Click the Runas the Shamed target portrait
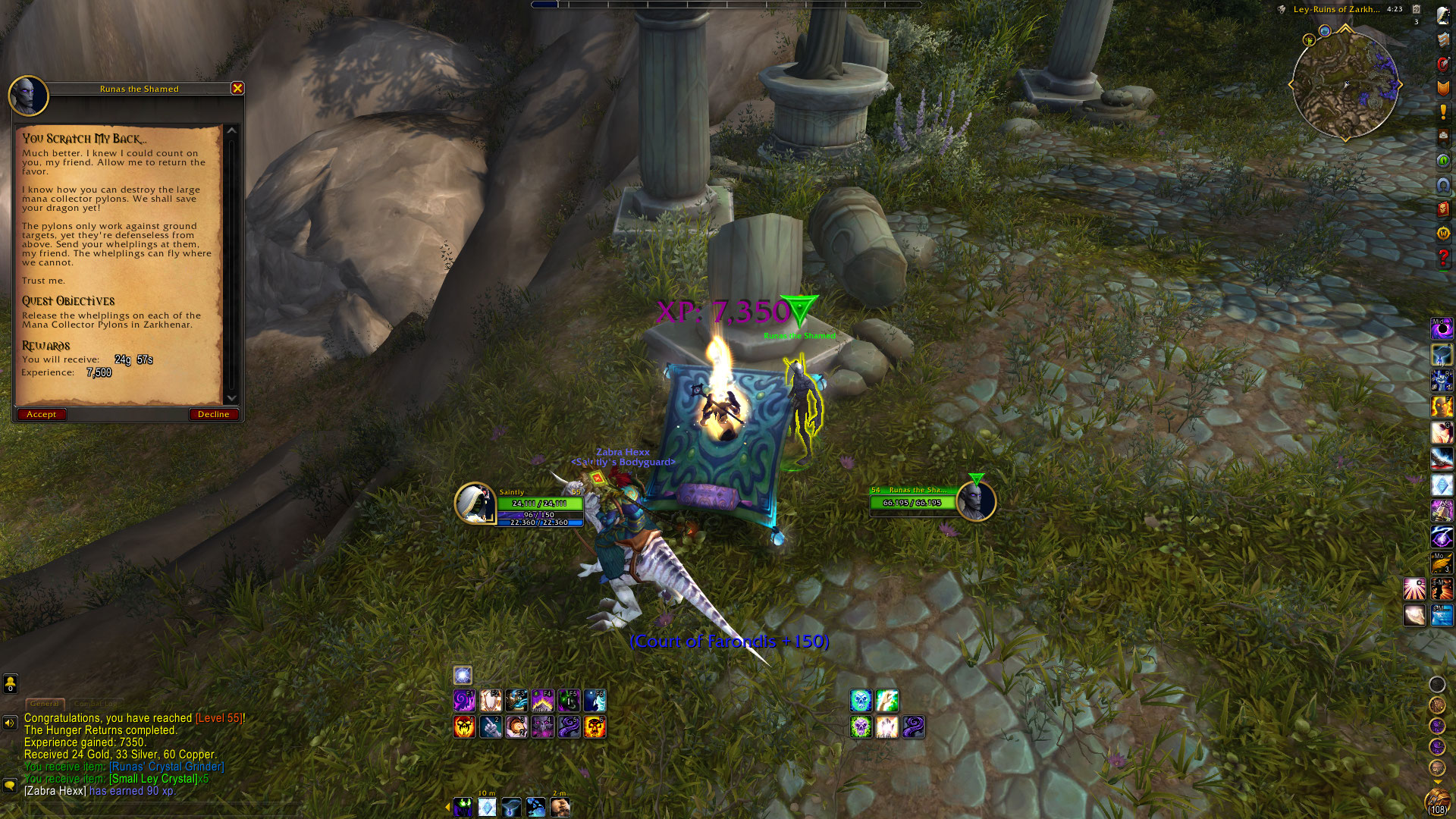Viewport: 1456px width, 819px height. 975,501
